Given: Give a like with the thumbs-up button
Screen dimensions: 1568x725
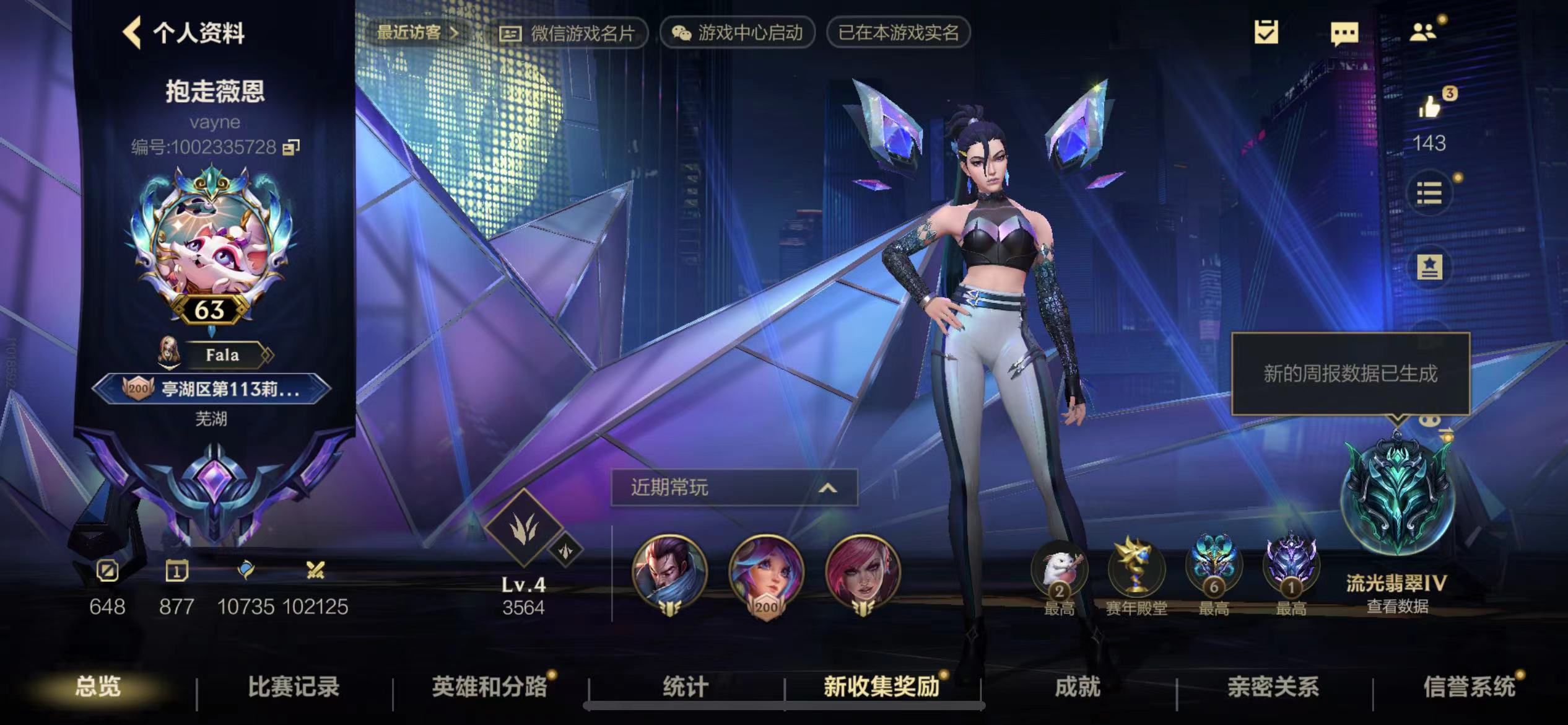Looking at the screenshot, I should point(1431,107).
